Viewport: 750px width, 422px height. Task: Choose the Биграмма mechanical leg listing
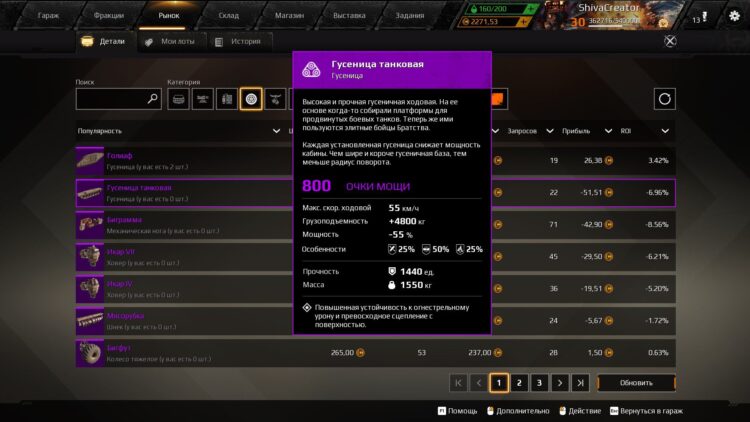point(180,224)
